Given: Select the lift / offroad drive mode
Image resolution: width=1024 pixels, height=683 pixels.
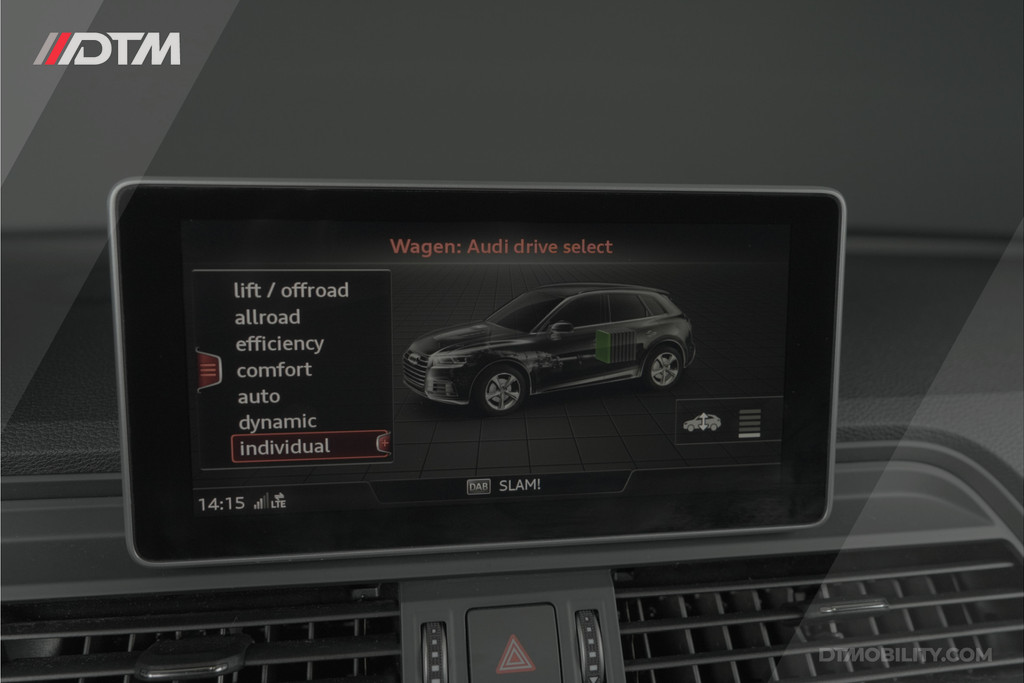Looking at the screenshot, I should 291,290.
